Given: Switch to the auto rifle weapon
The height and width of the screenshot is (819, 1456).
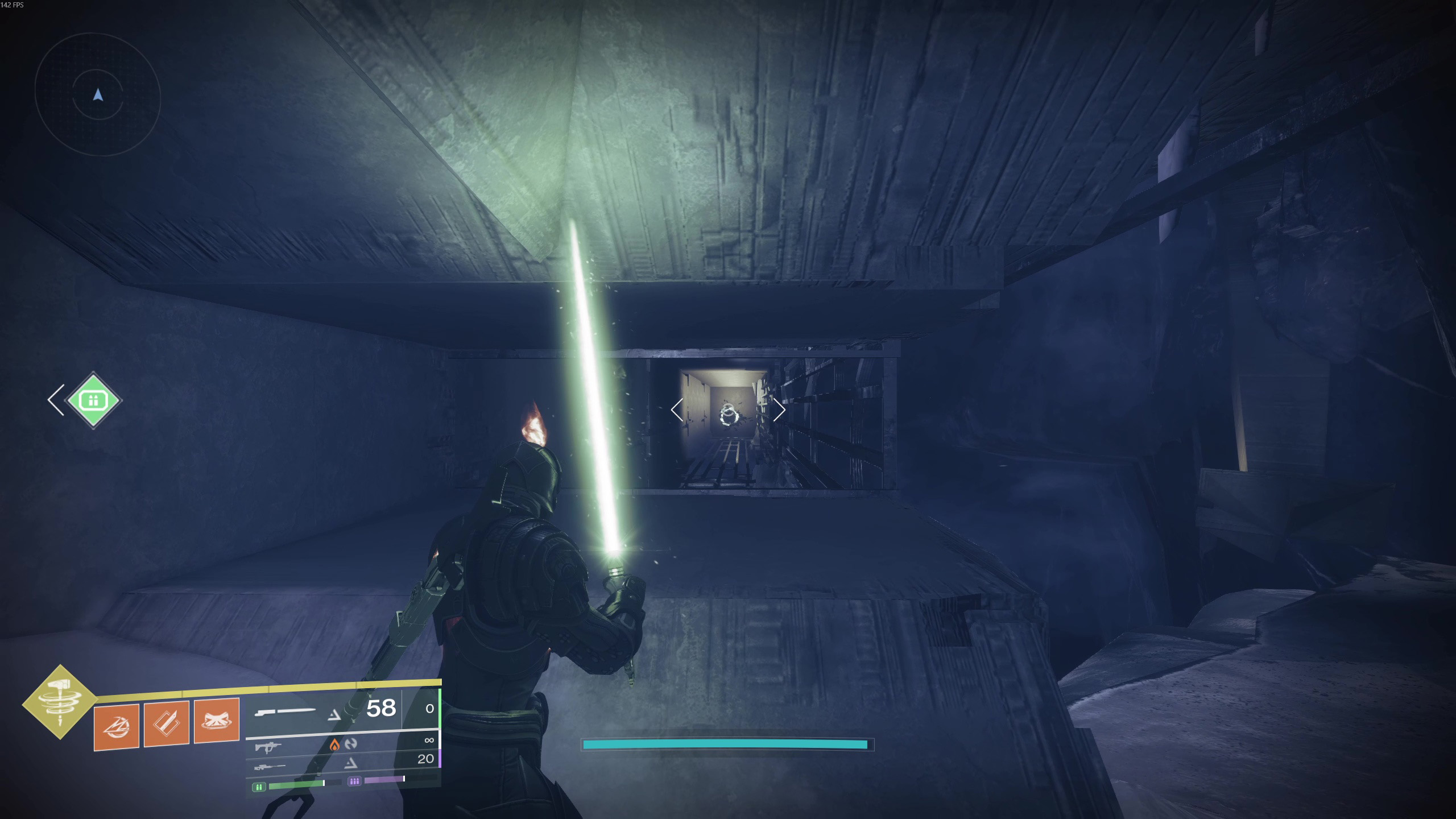Looking at the screenshot, I should (x=341, y=743).
